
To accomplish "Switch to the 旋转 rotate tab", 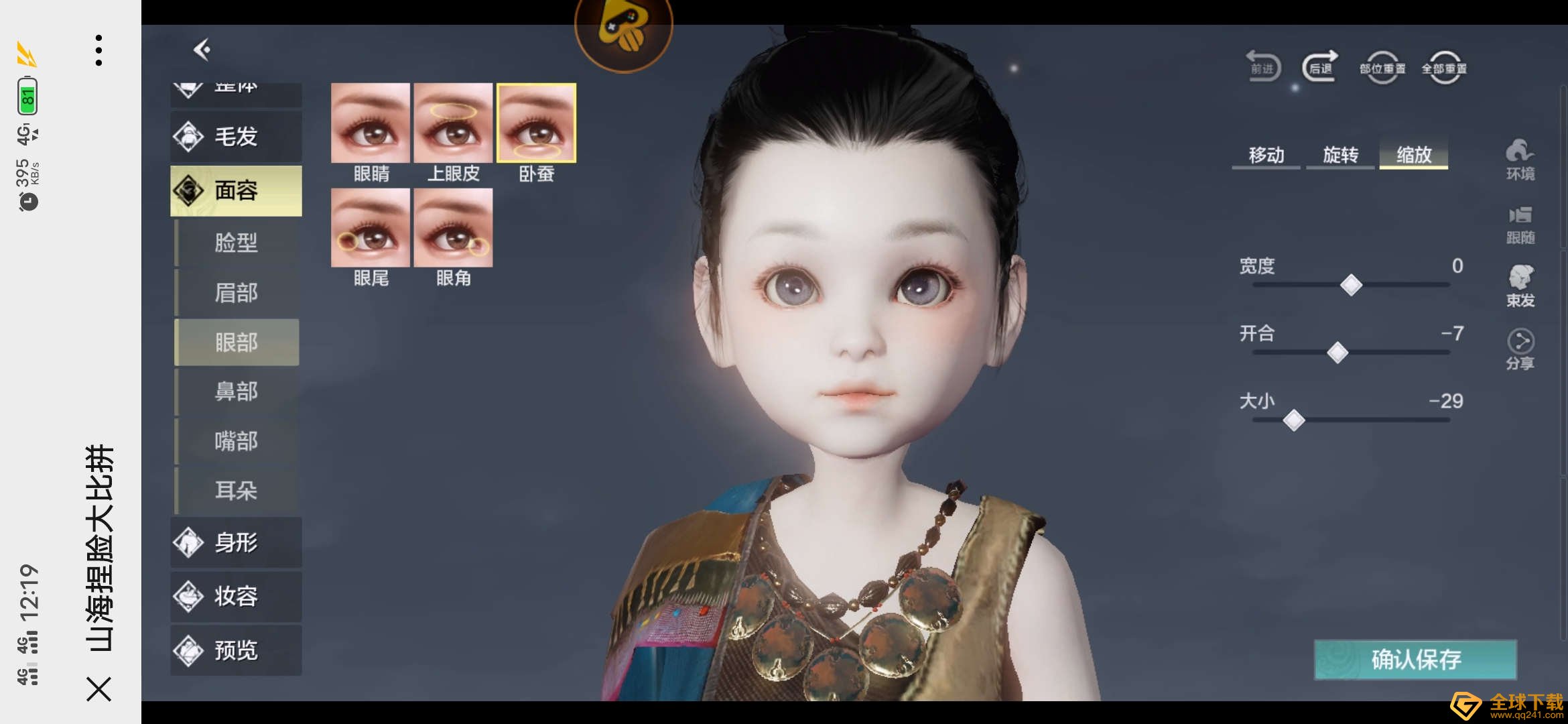I will click(x=1340, y=156).
